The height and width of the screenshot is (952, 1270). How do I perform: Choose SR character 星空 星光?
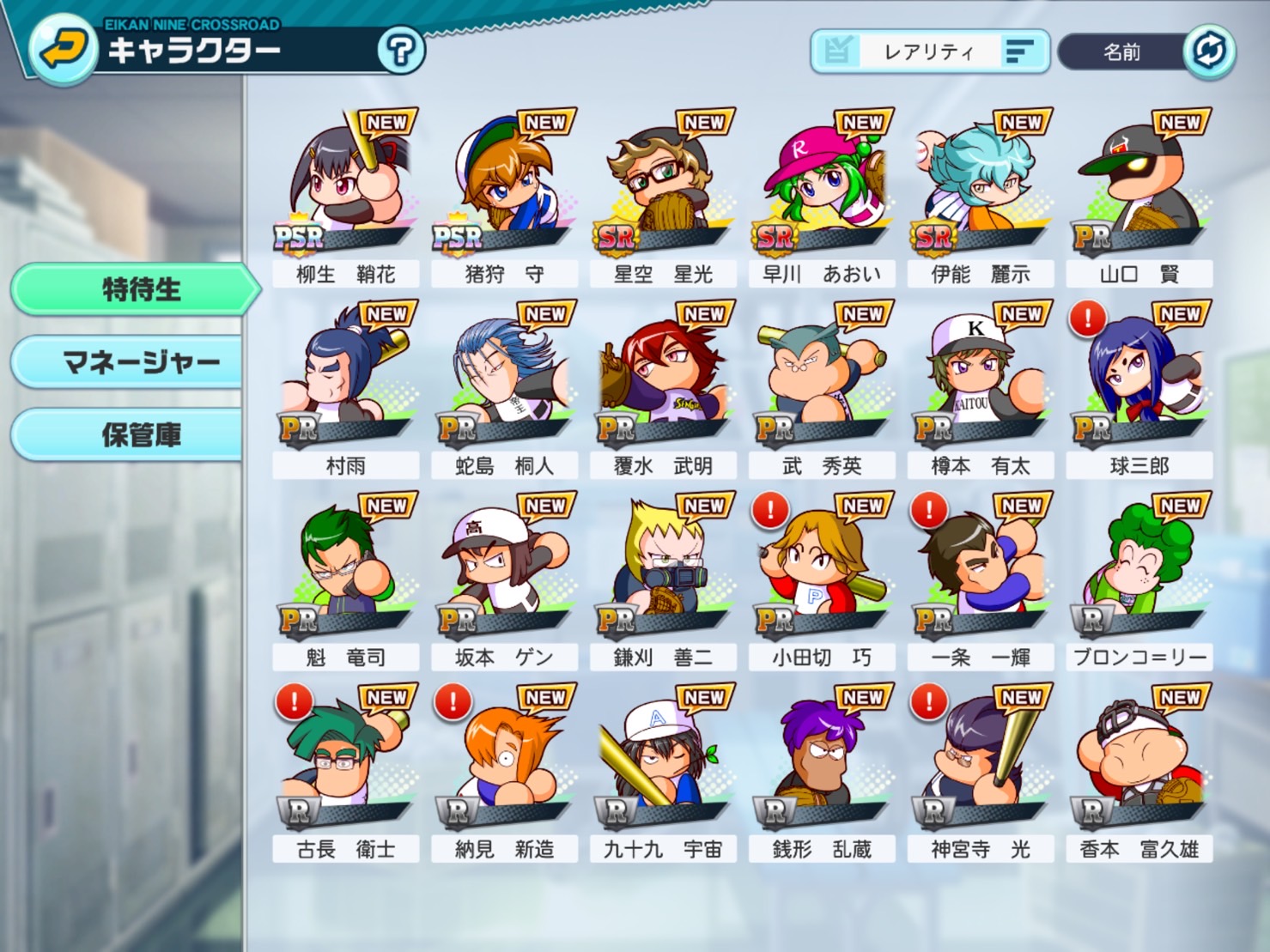coord(663,197)
